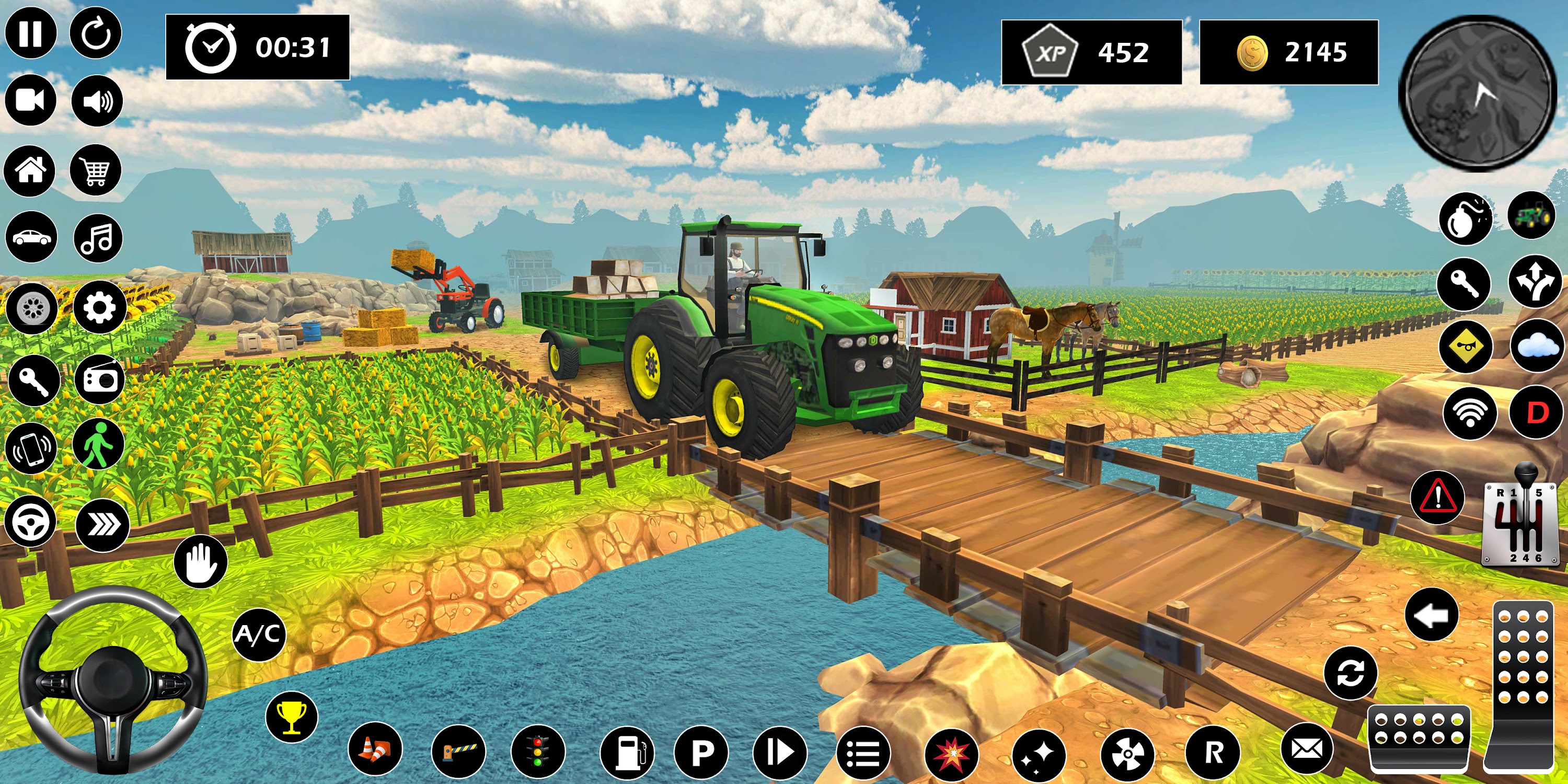Turn on the radio

pyautogui.click(x=99, y=381)
